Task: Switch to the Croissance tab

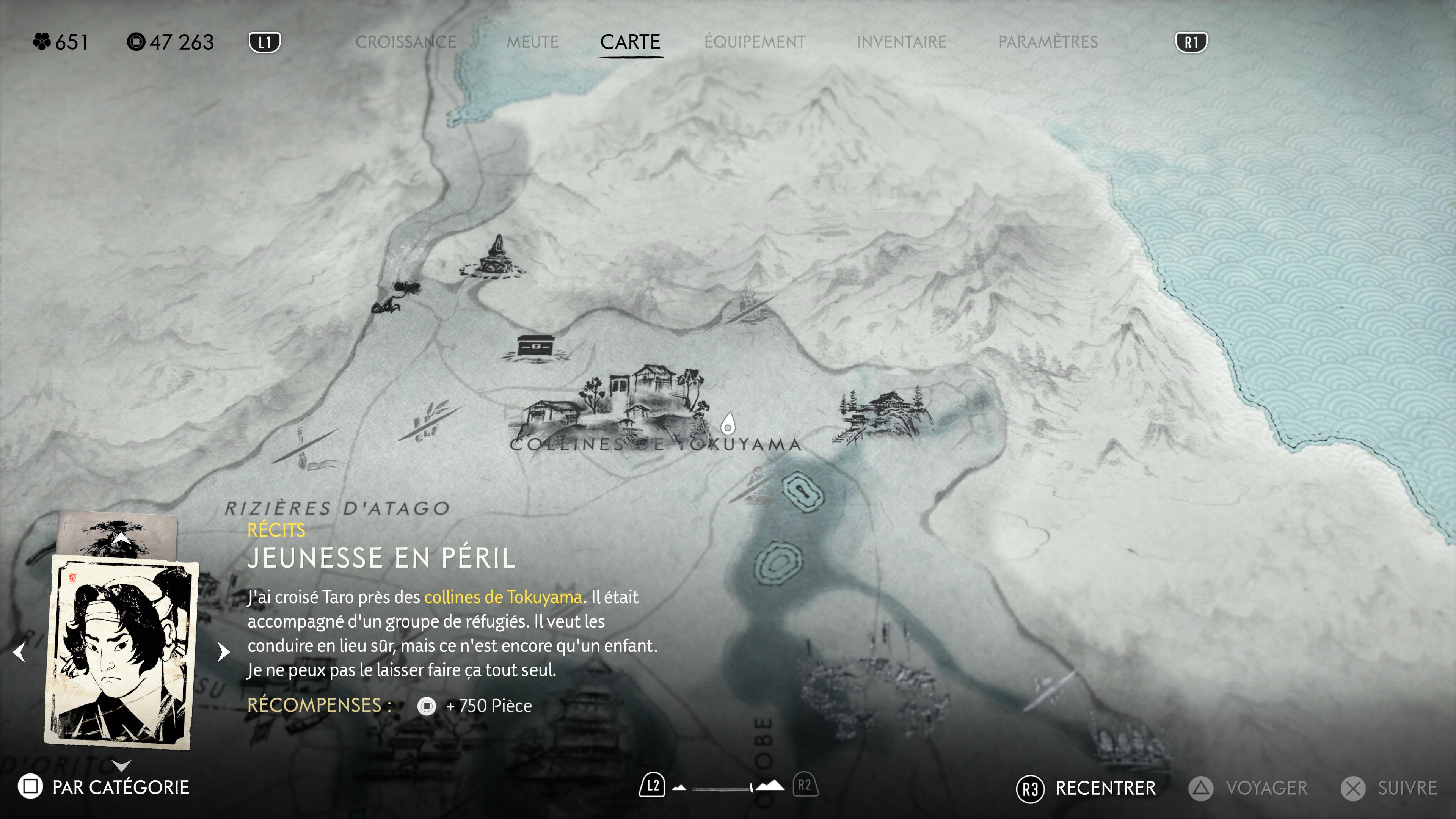Action: point(405,42)
